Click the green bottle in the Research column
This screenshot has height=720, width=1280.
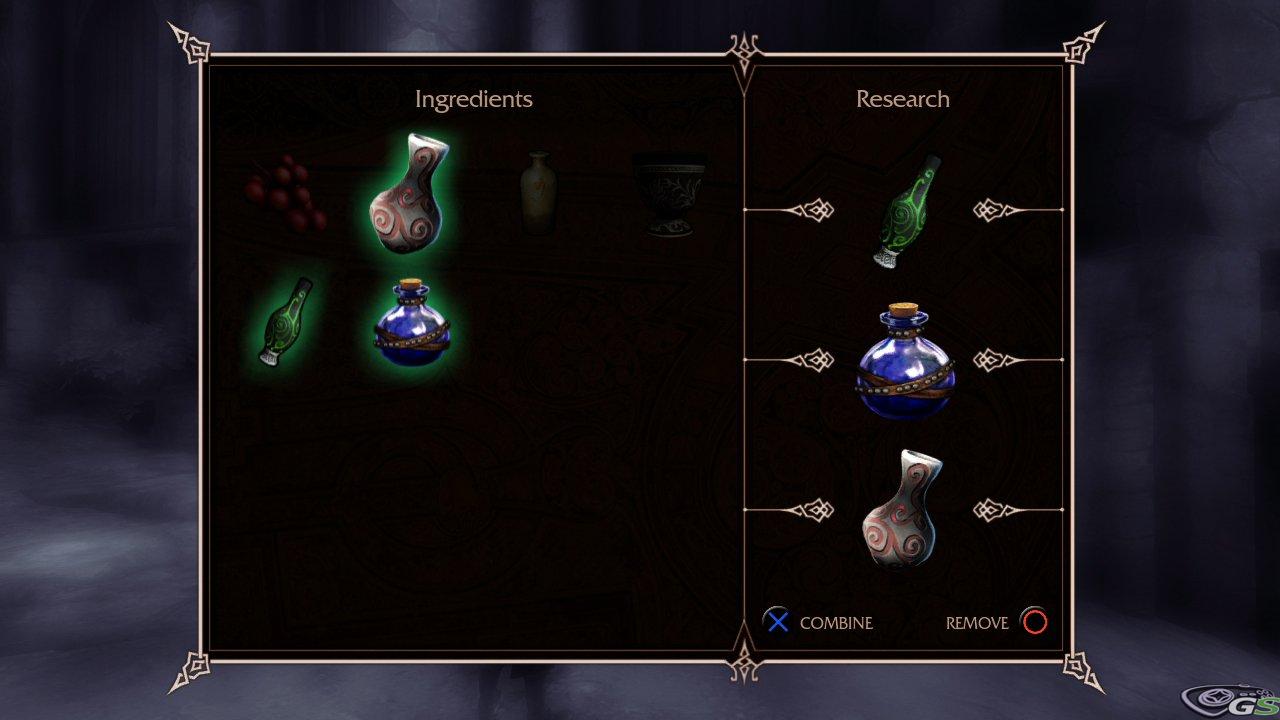(x=905, y=212)
